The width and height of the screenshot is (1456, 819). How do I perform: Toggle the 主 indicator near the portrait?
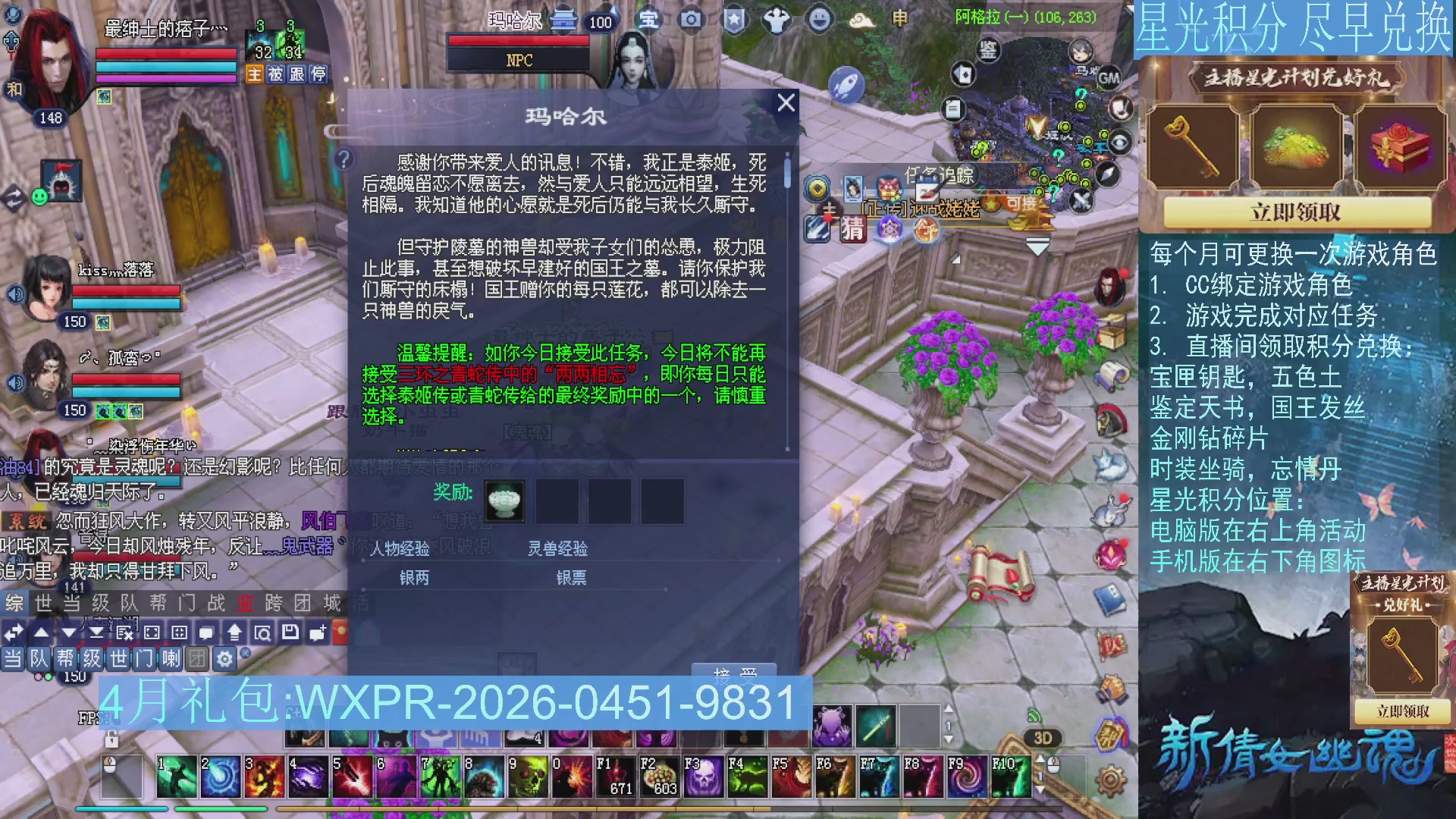255,74
